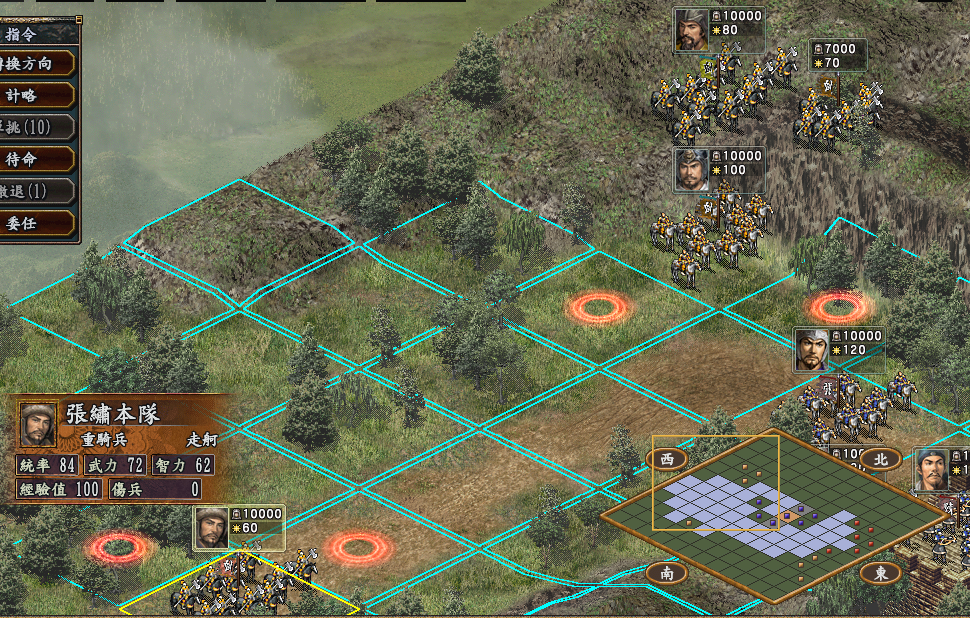Select the unit tag showing 7000 troops, 70 morale
Viewport: 970px width, 618px height.
click(x=838, y=55)
